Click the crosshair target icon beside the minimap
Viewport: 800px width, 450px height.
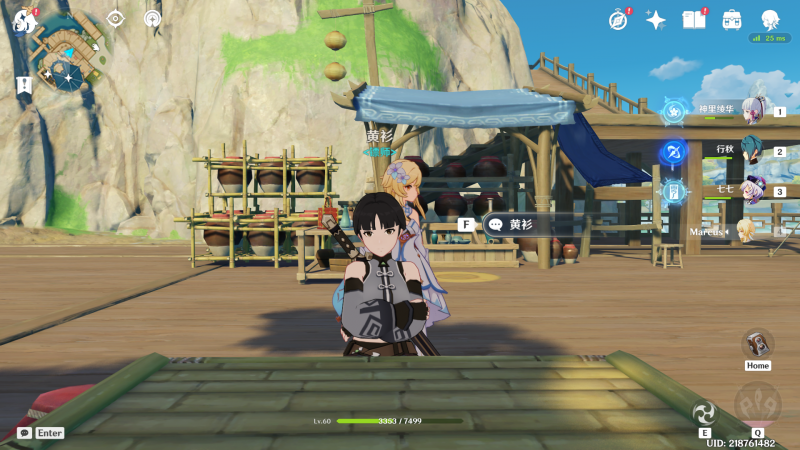pos(115,18)
